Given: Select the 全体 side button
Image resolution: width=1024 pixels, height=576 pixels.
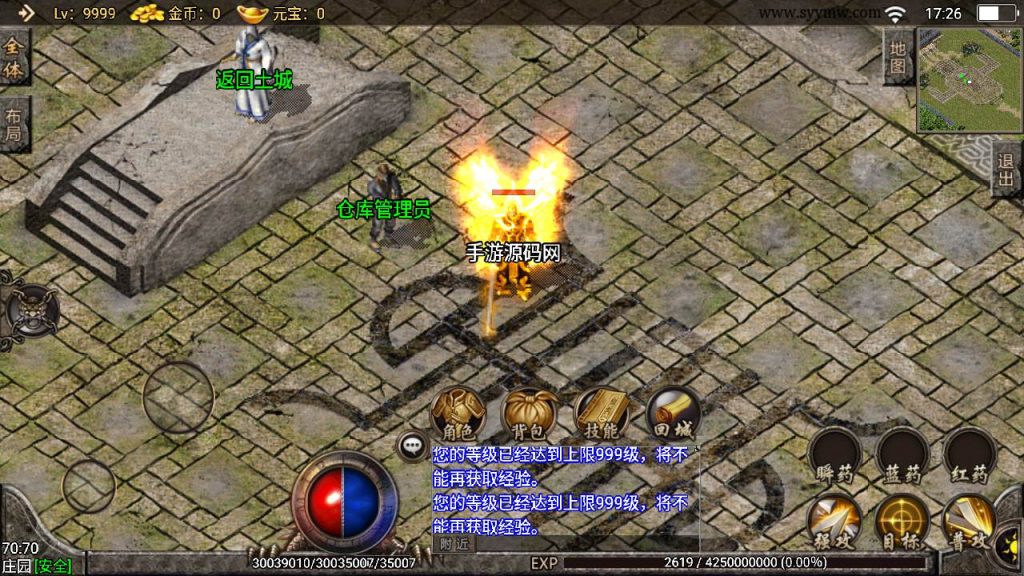Looking at the screenshot, I should (x=14, y=58).
